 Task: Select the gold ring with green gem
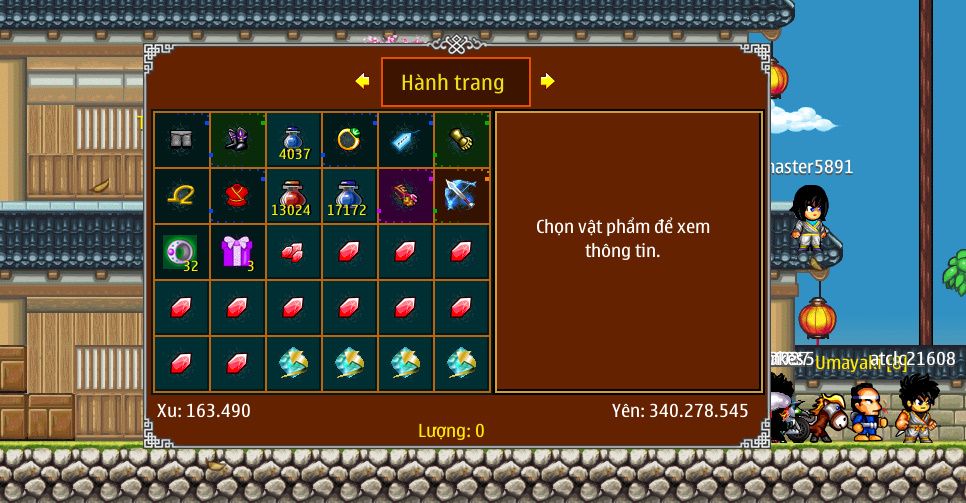pos(349,140)
